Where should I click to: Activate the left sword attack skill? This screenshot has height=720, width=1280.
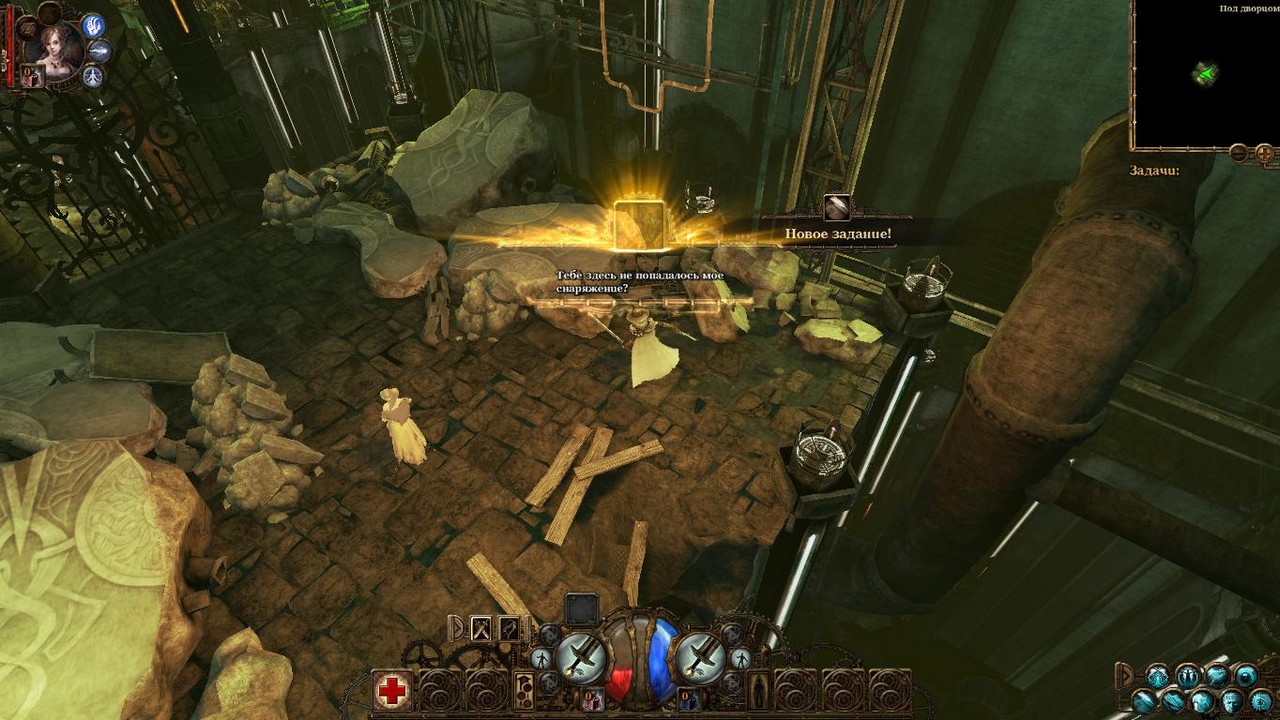(581, 657)
